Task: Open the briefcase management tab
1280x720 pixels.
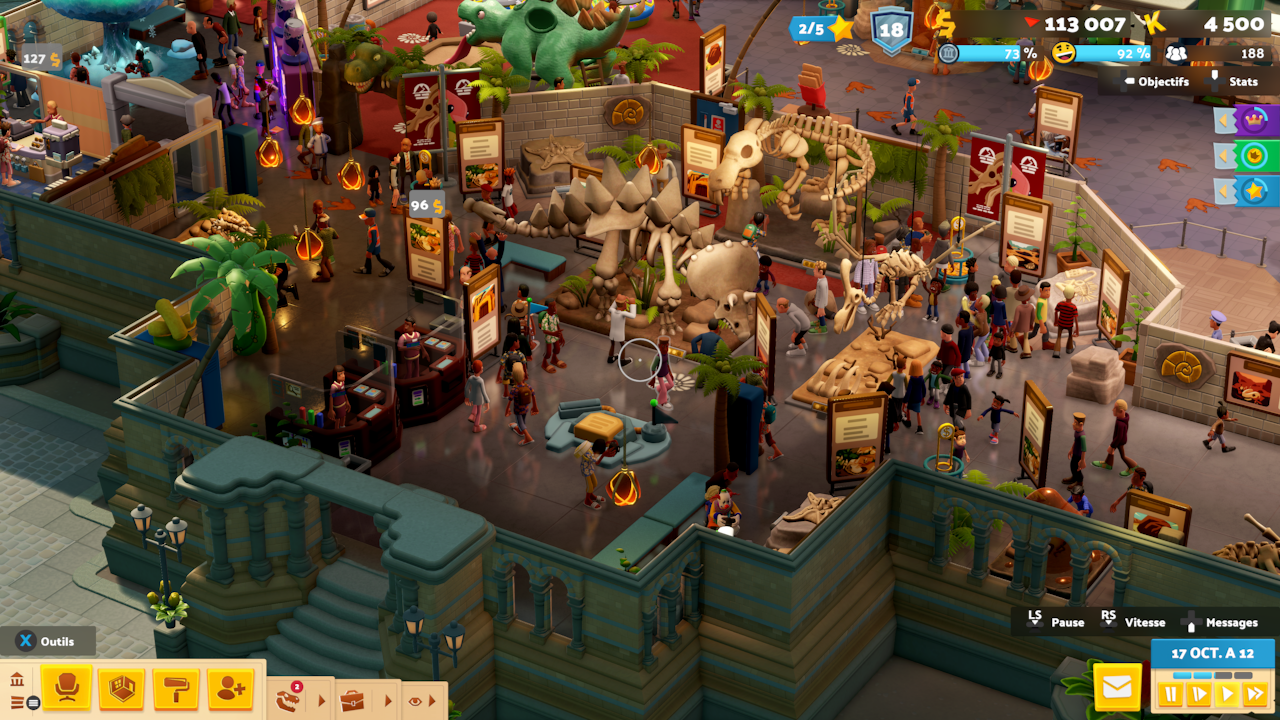Action: click(352, 701)
